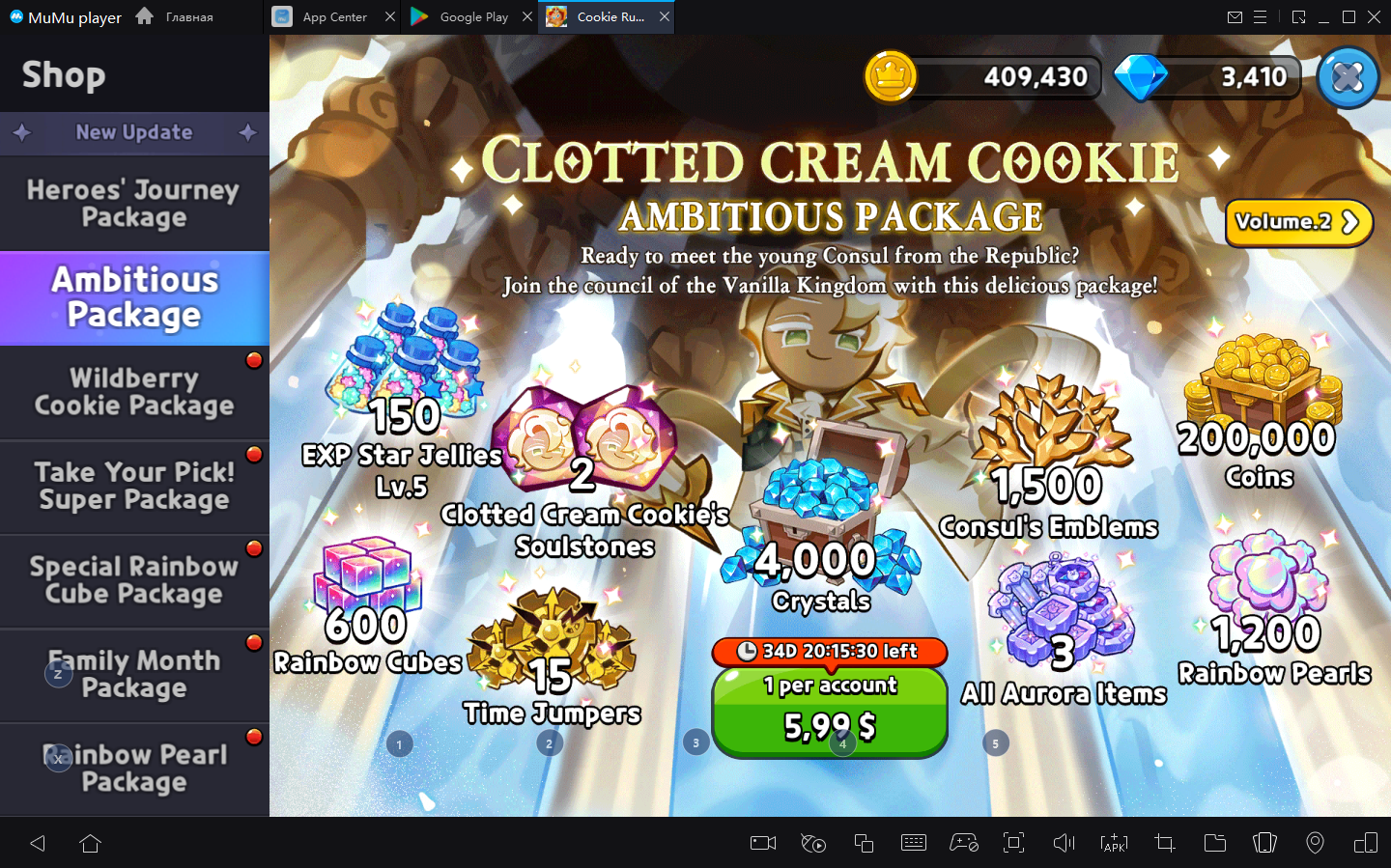Tap the gold coin crown icon
Viewport: 1391px width, 868px height.
tap(890, 77)
